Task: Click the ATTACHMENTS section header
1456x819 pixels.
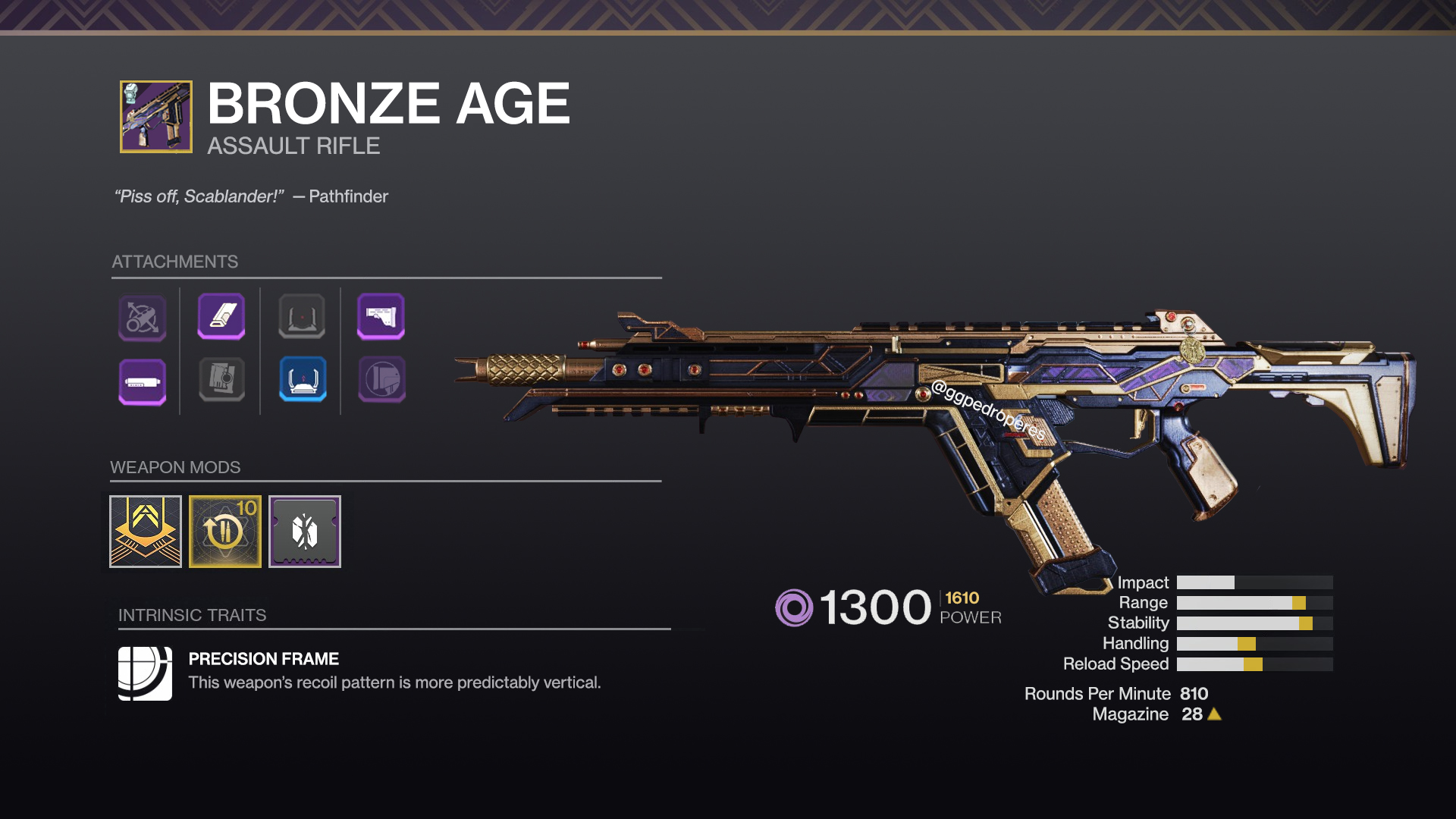Action: [x=176, y=262]
